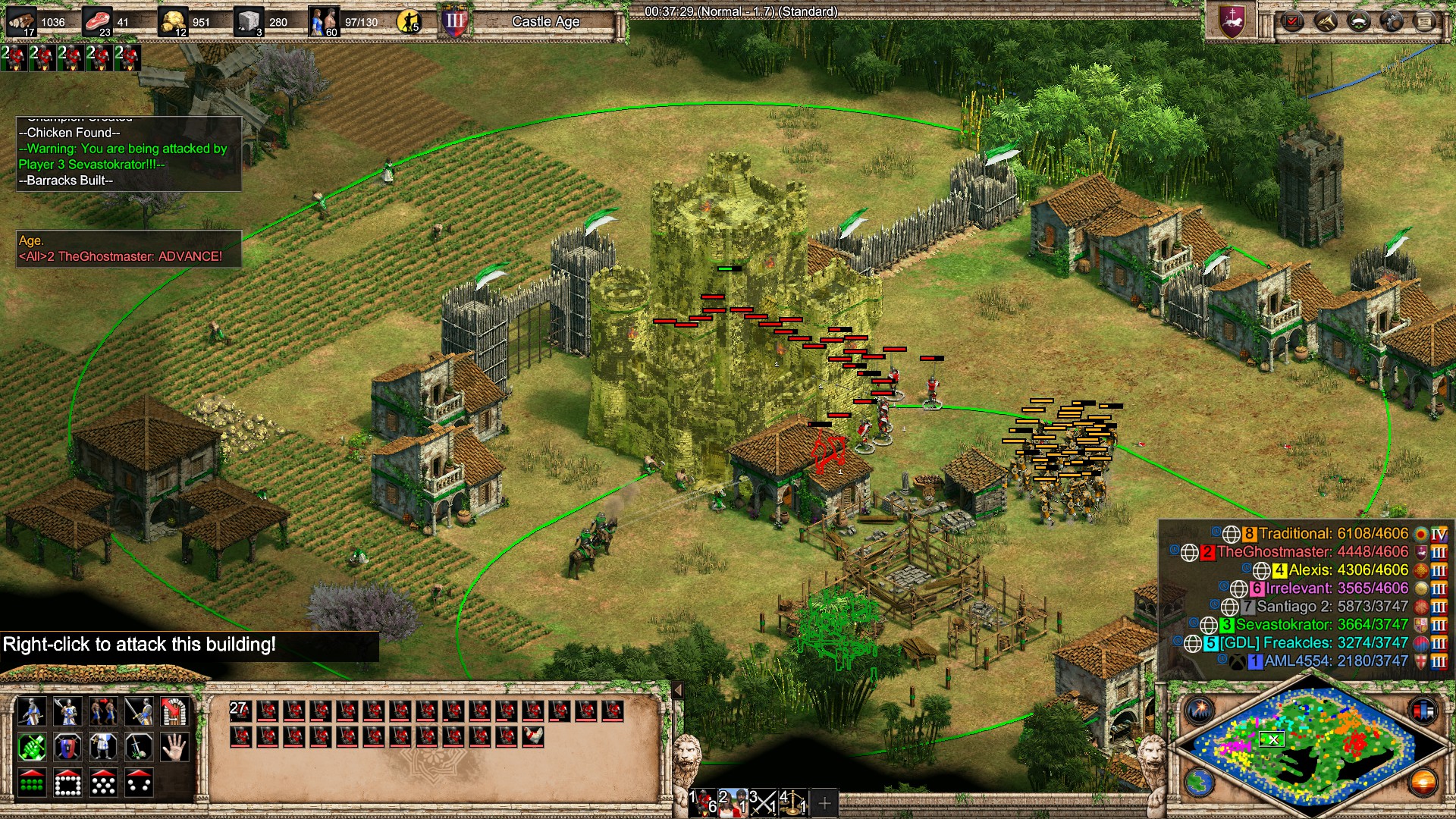This screenshot has width=1456, height=819.
Task: Activate the no attack stance sword icon
Action: (x=139, y=748)
